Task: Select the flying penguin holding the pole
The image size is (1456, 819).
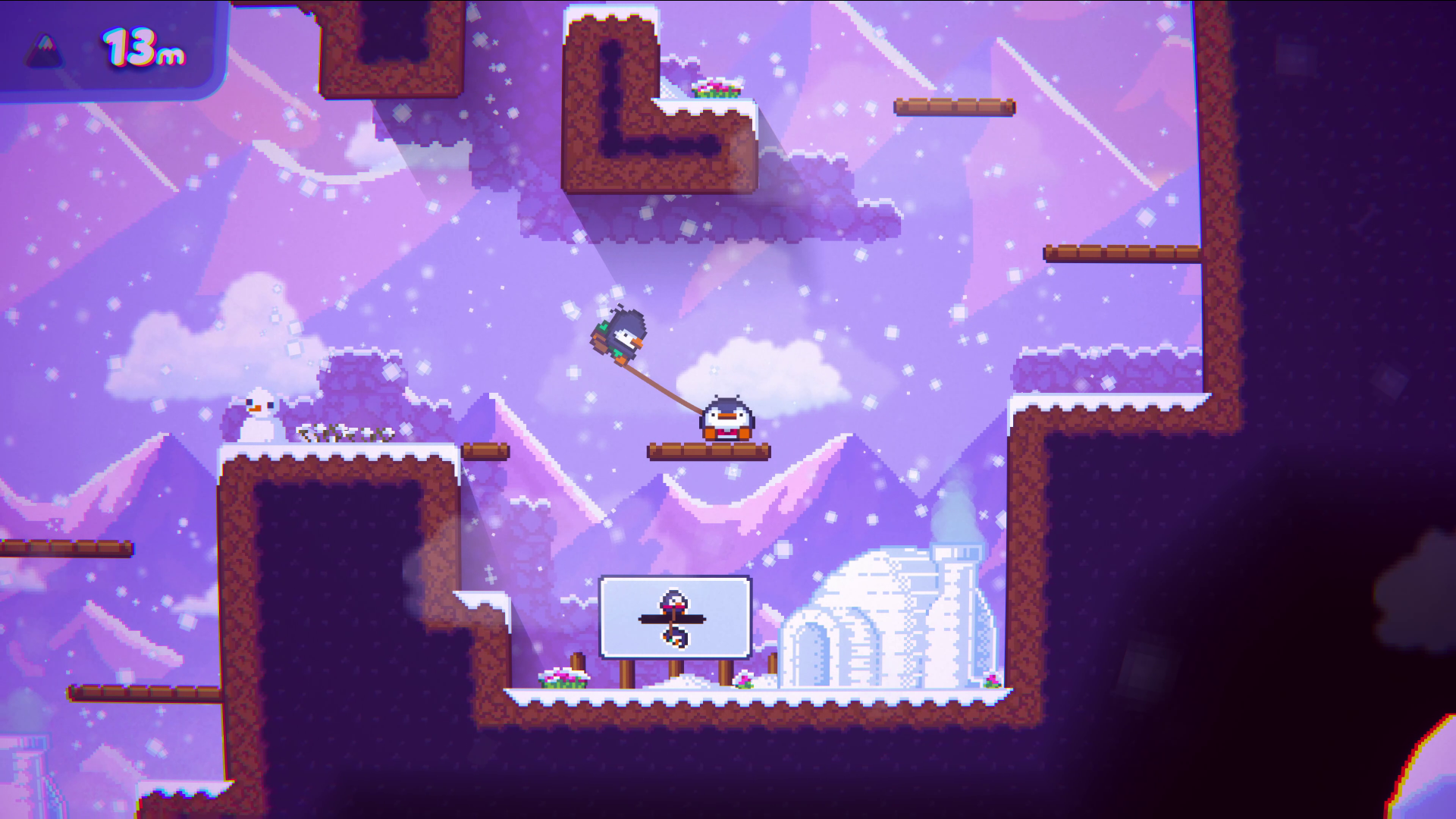Action: coord(623,334)
